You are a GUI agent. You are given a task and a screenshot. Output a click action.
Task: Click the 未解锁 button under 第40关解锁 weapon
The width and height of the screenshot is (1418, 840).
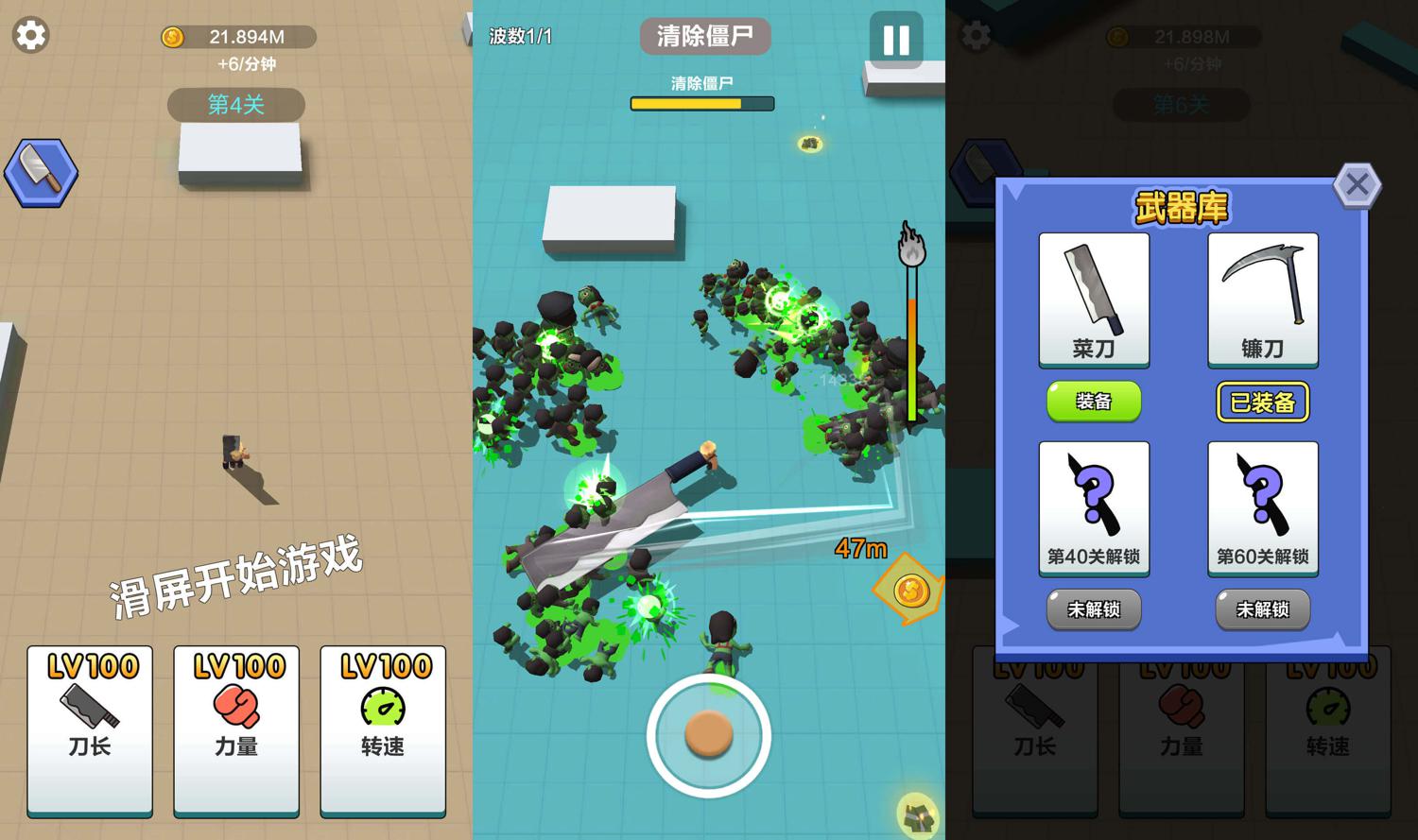tap(1094, 609)
